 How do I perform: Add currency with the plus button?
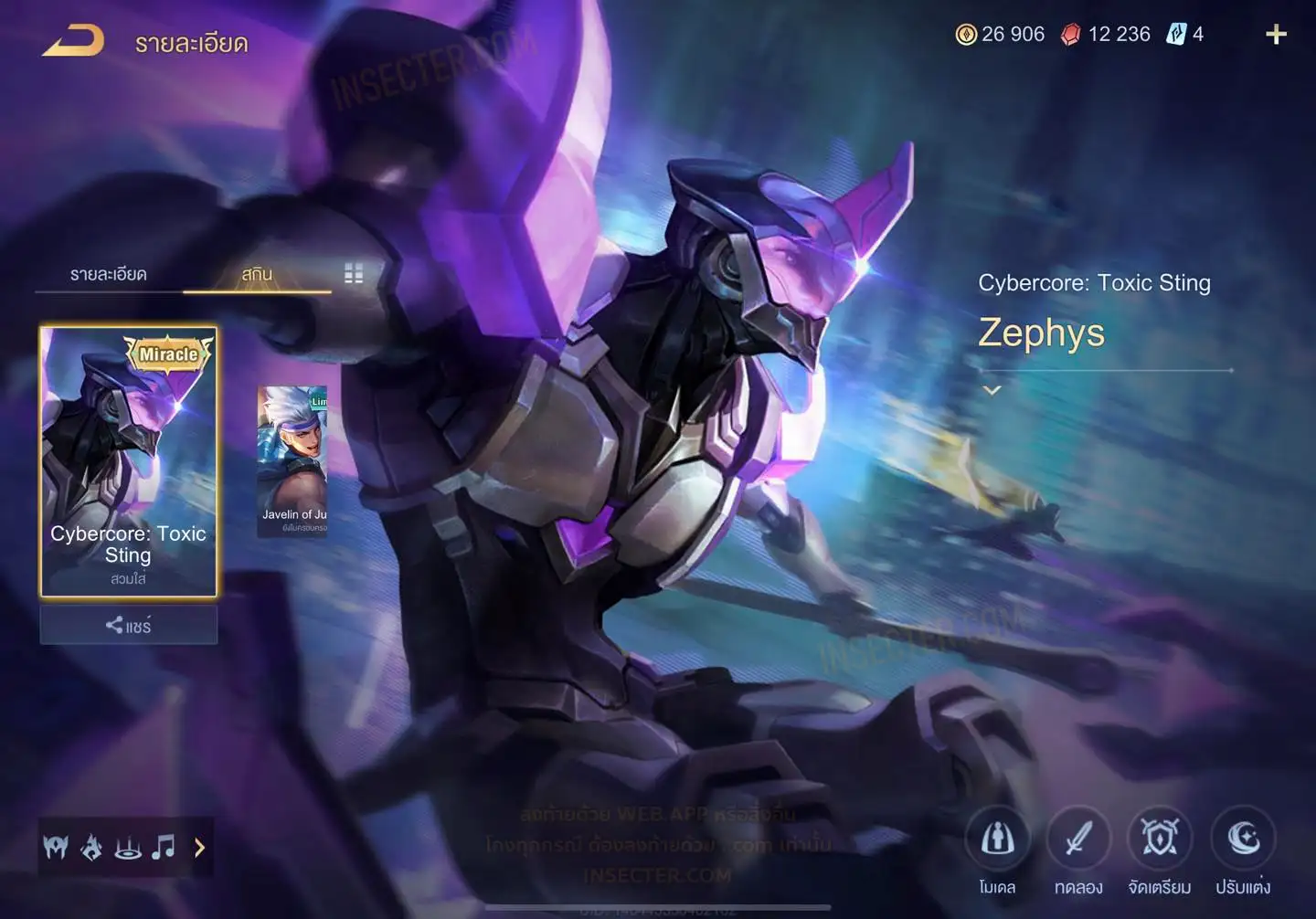(x=1276, y=35)
